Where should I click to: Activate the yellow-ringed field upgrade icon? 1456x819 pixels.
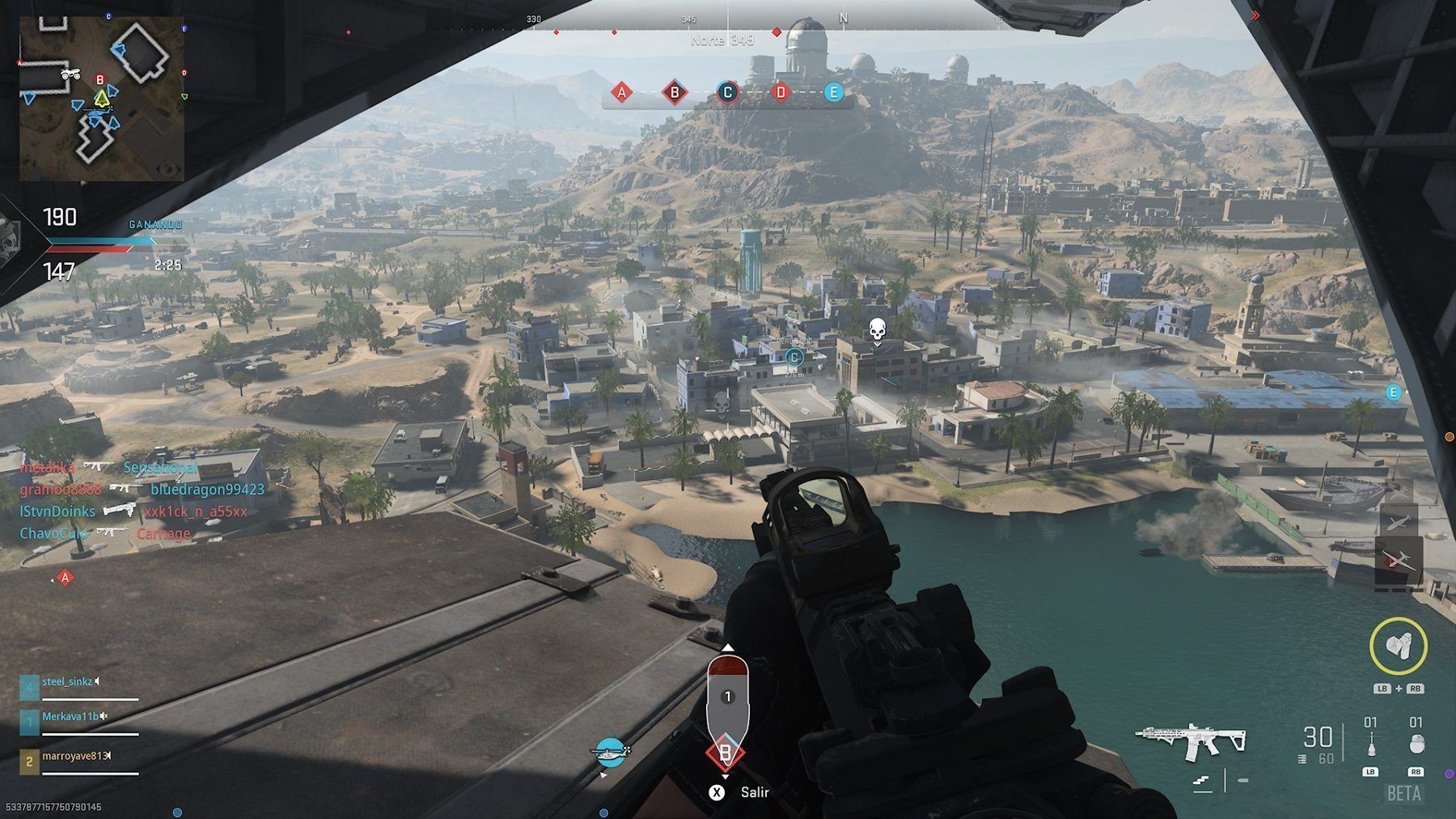[1398, 645]
